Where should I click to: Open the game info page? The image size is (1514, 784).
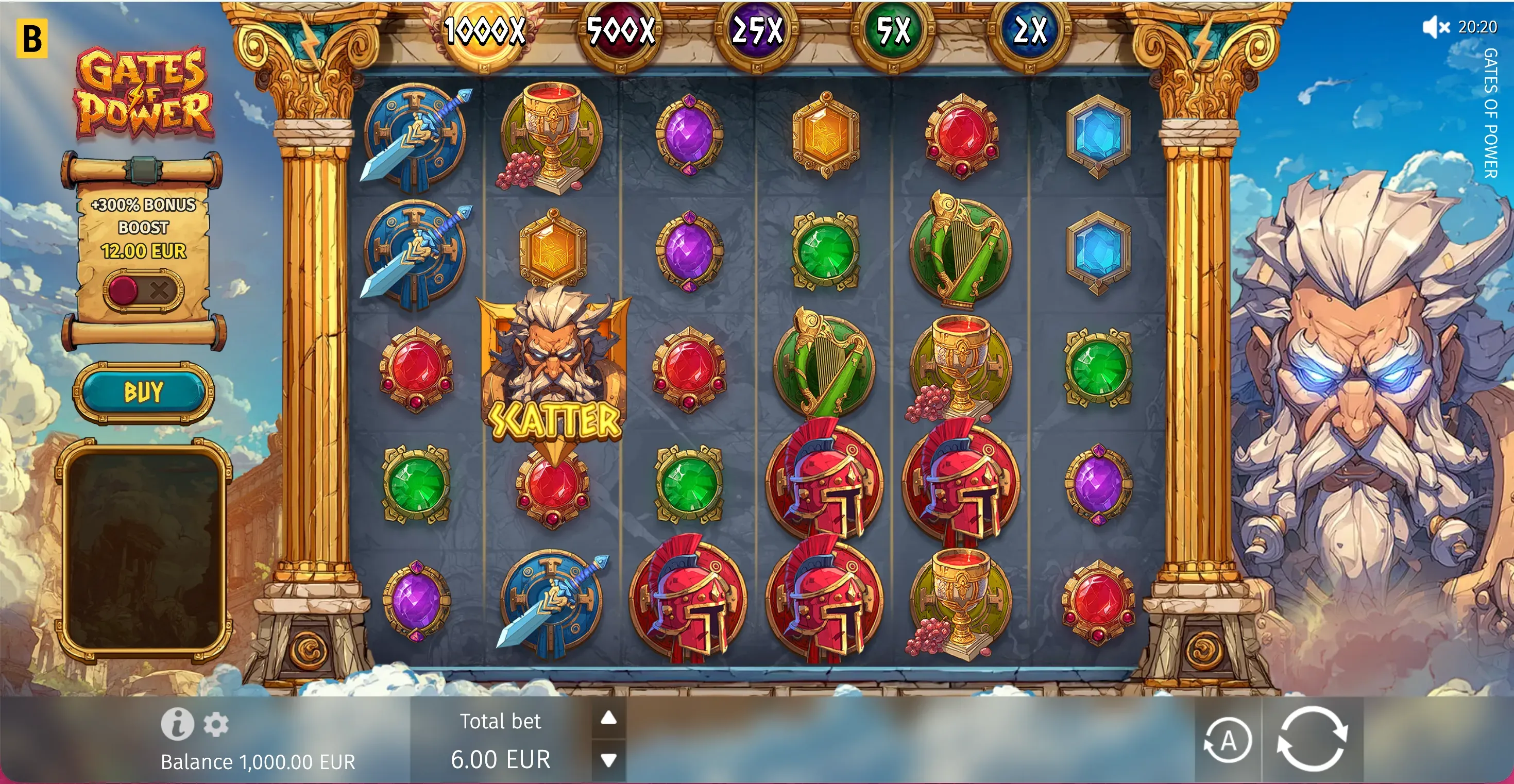(x=177, y=723)
